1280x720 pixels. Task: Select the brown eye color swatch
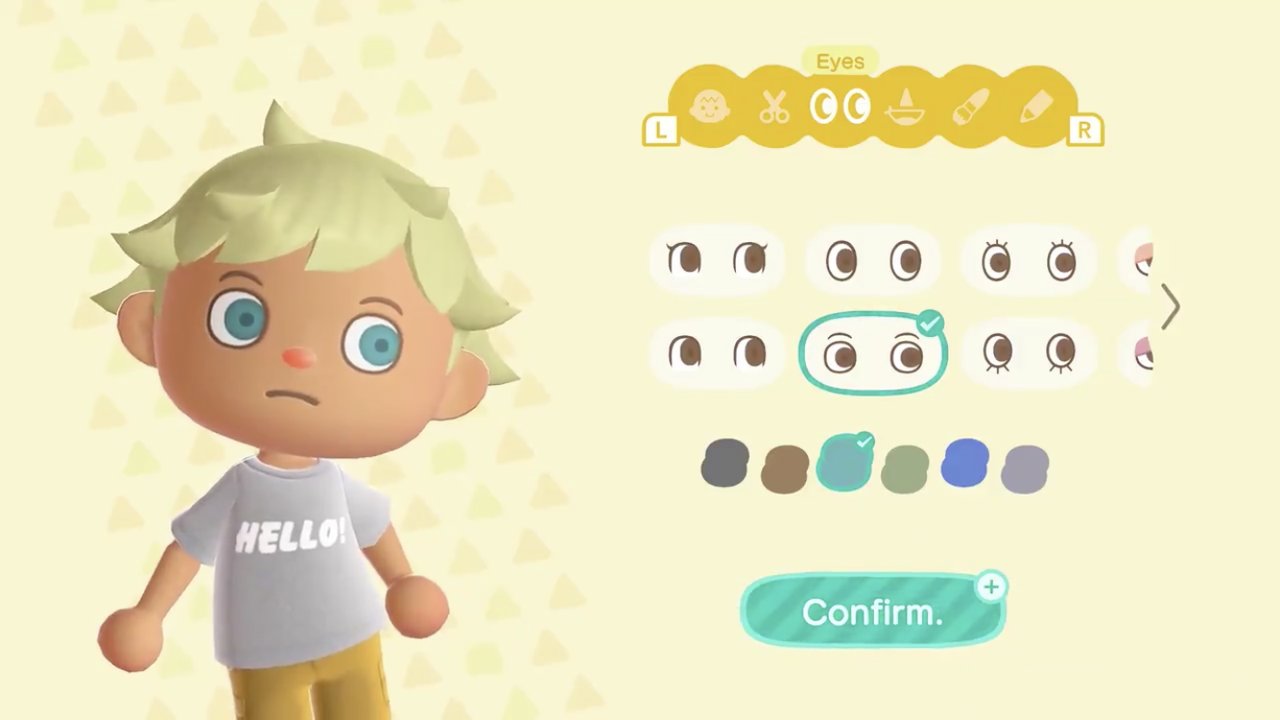point(785,465)
